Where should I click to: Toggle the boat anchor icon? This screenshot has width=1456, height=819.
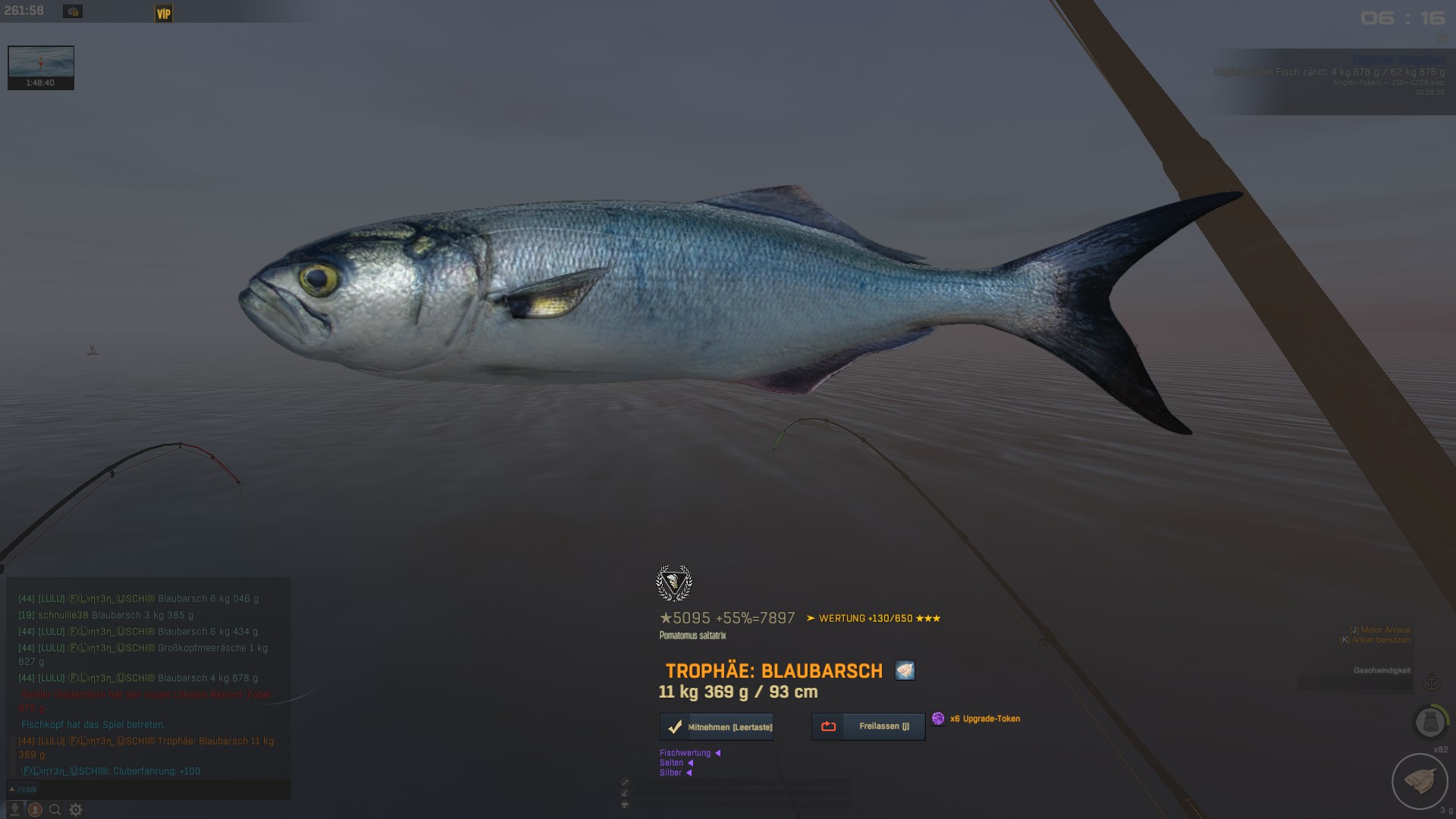pyautogui.click(x=1431, y=682)
